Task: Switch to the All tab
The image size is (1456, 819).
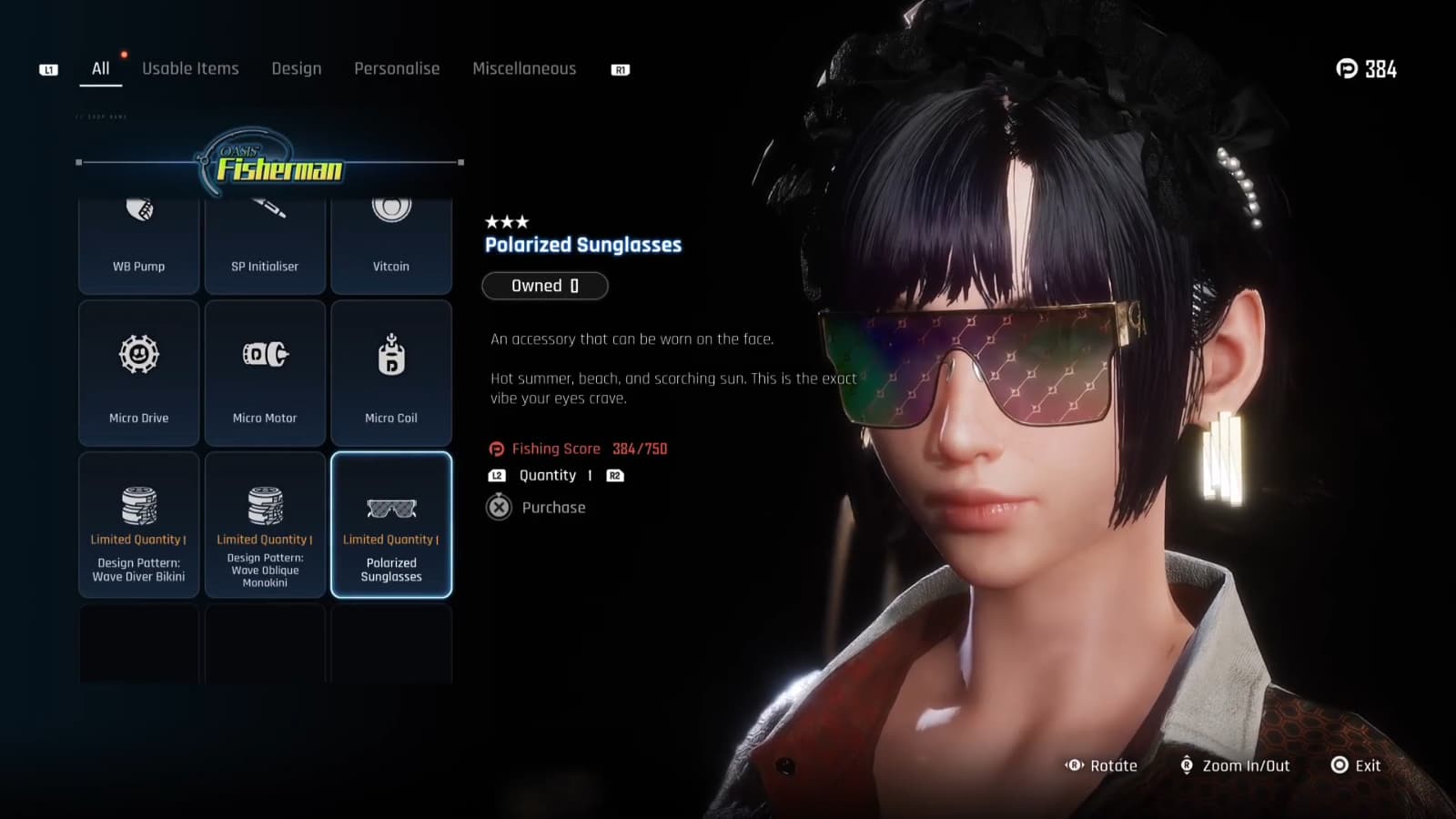Action: coord(100,68)
